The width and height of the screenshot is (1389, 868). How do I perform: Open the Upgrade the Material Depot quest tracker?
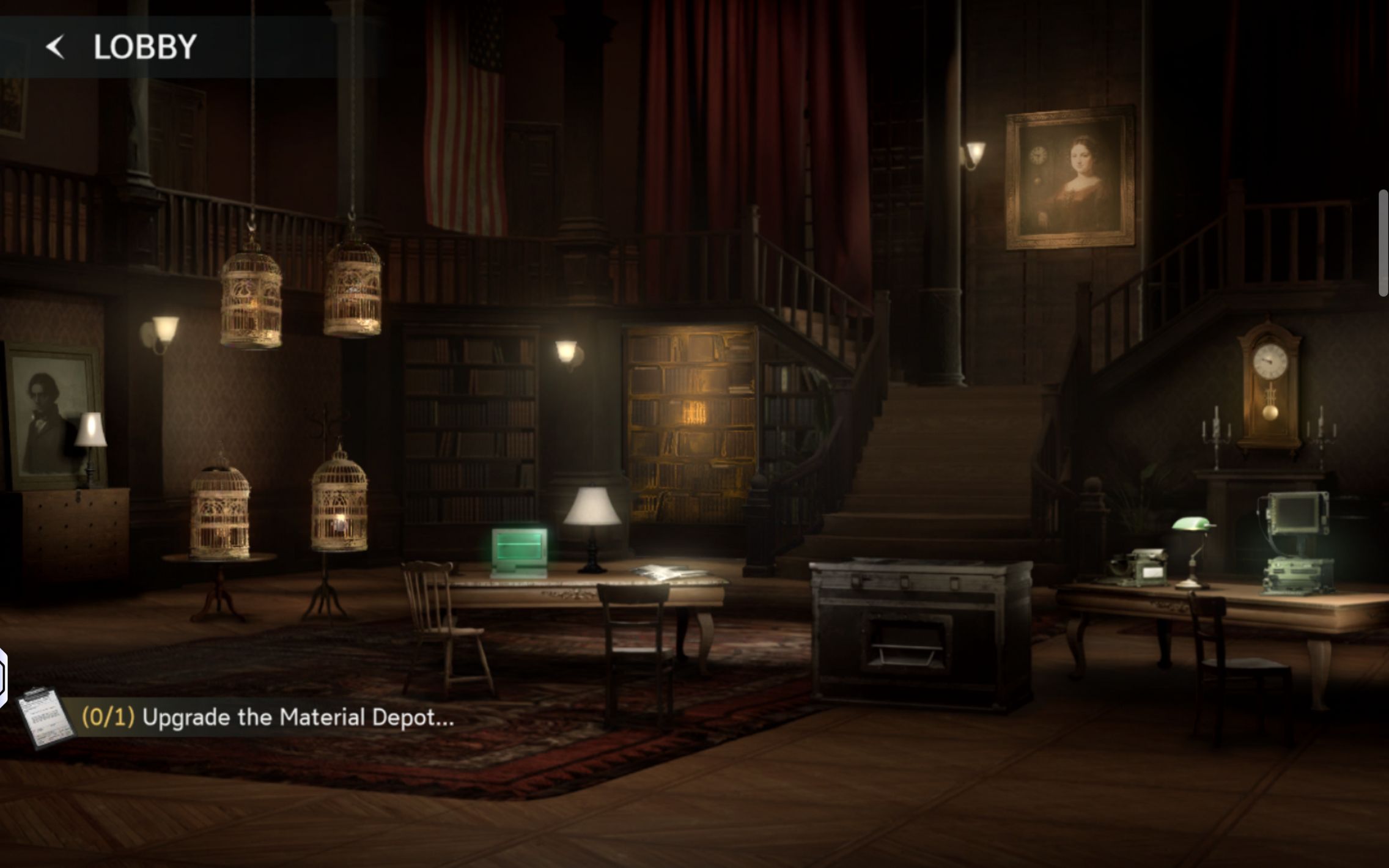(298, 717)
